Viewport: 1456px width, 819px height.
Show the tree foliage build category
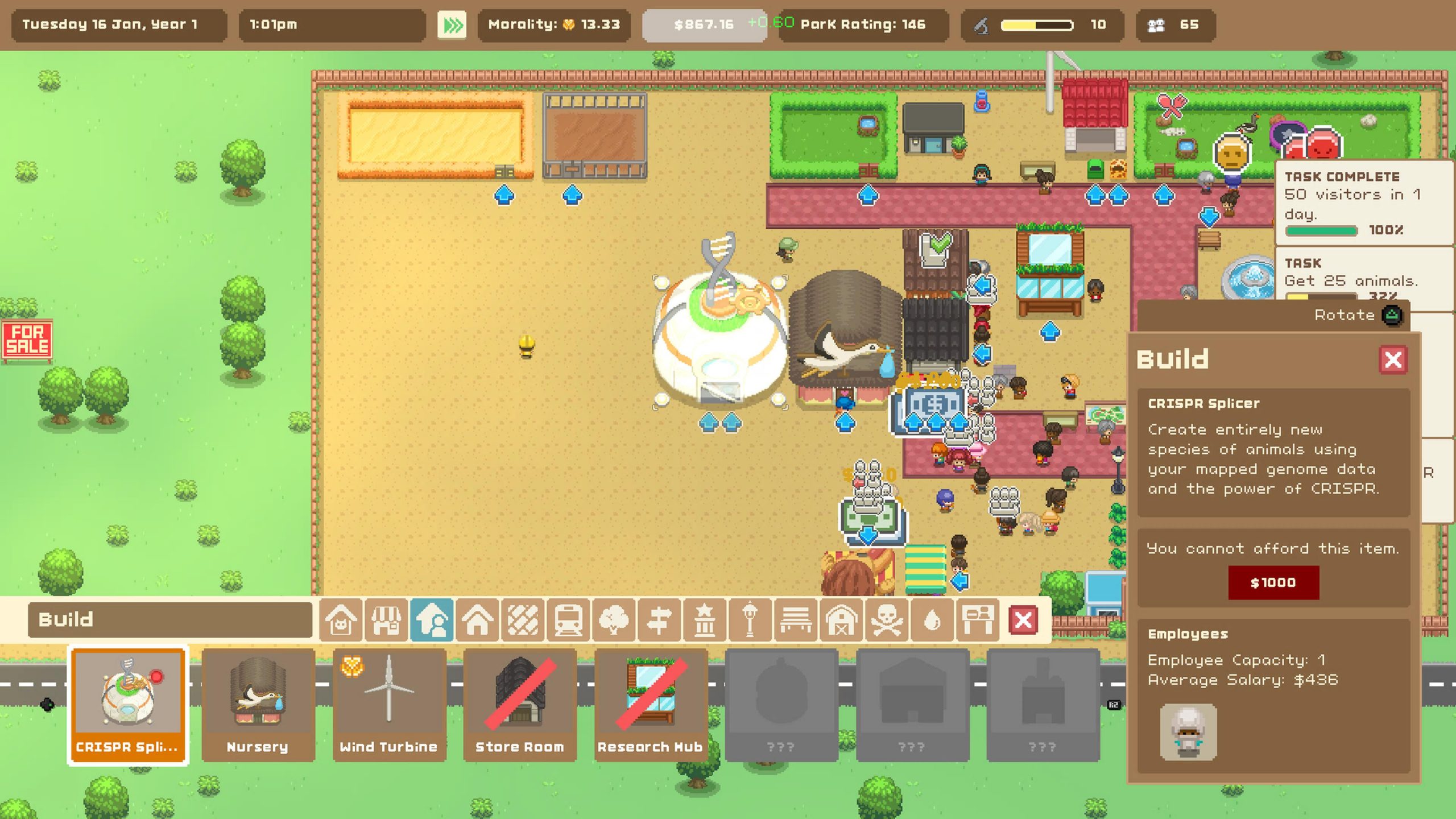(614, 619)
